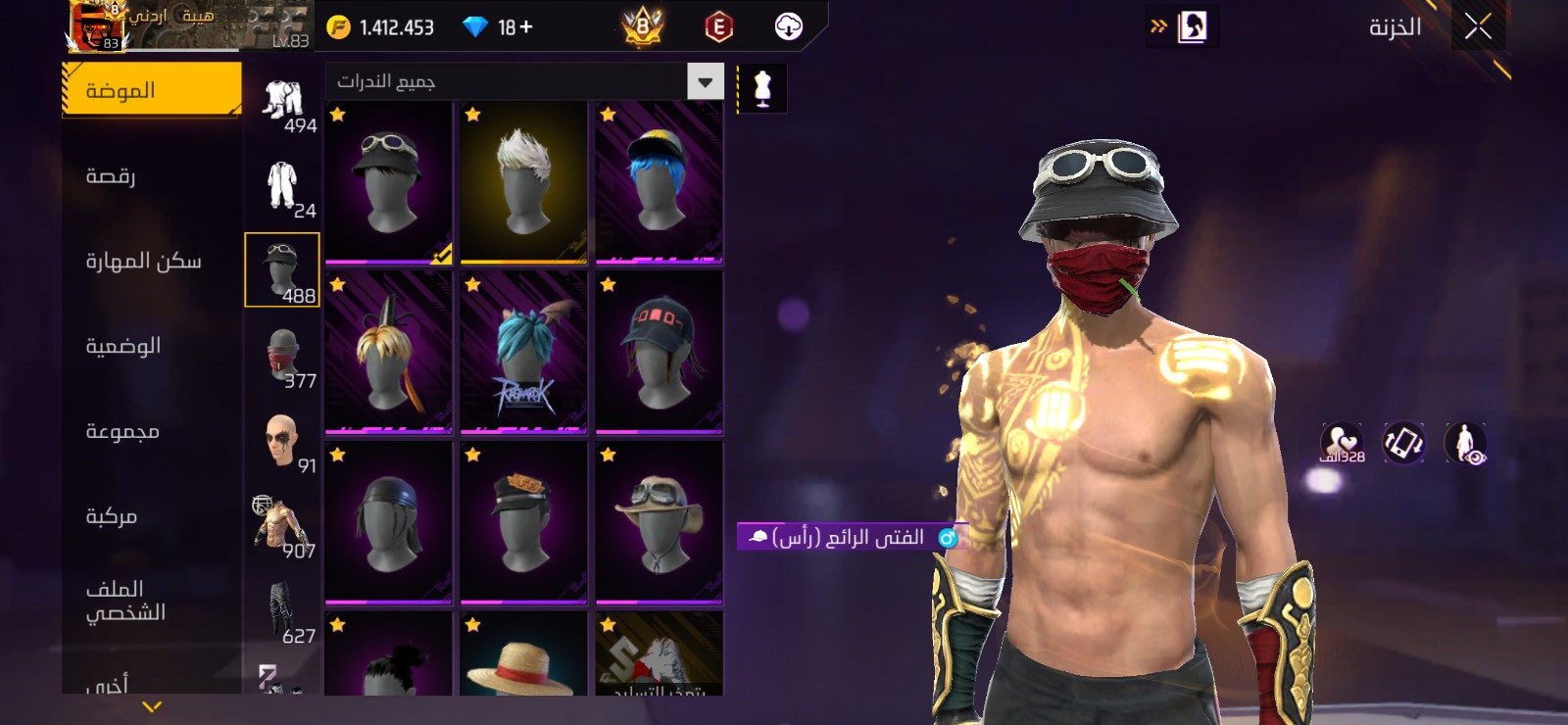Image resolution: width=1568 pixels, height=725 pixels.
Task: Open the face mask category with 377
Action: [x=282, y=355]
